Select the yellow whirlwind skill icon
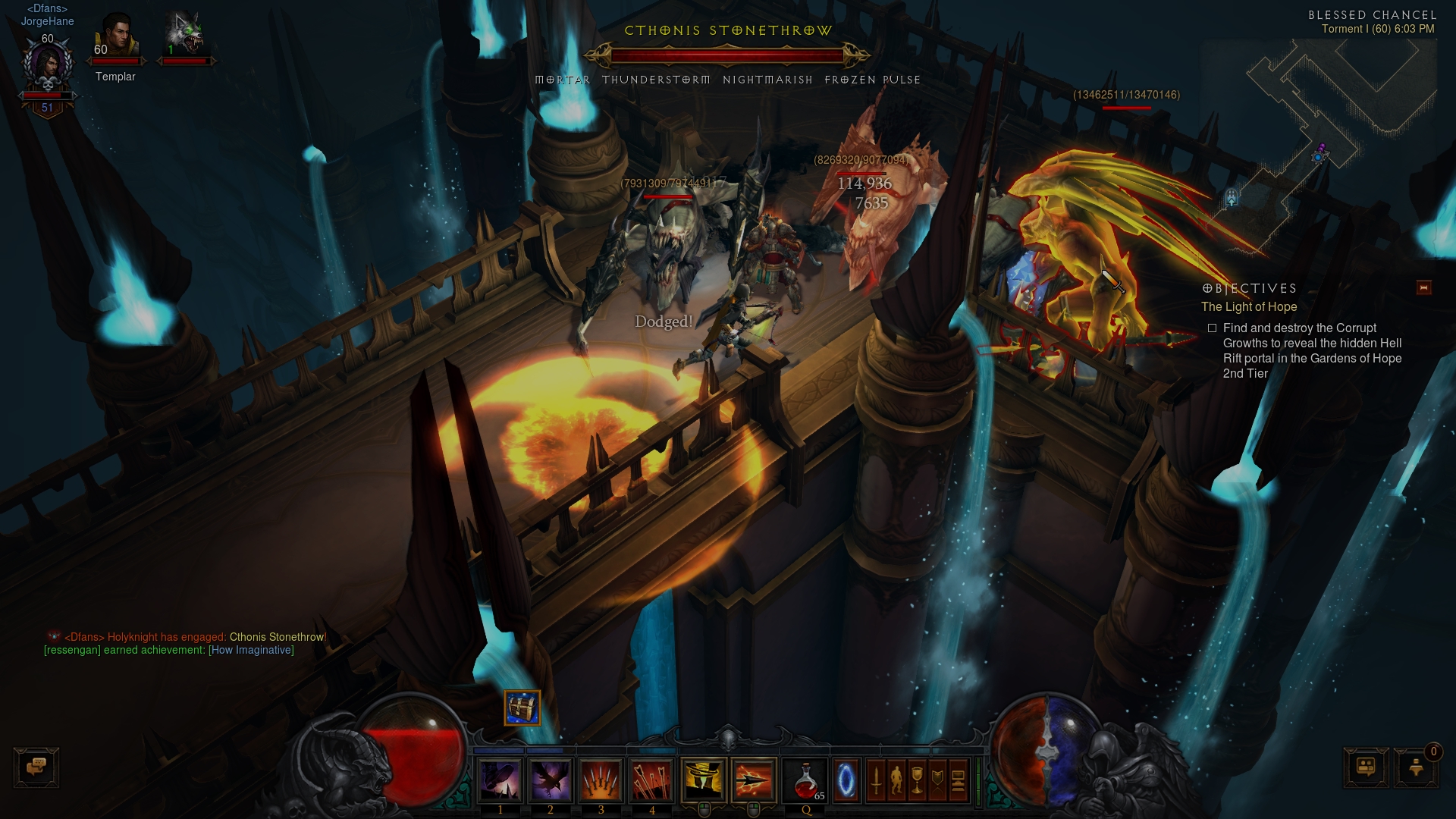This screenshot has width=1456, height=819. tap(703, 780)
